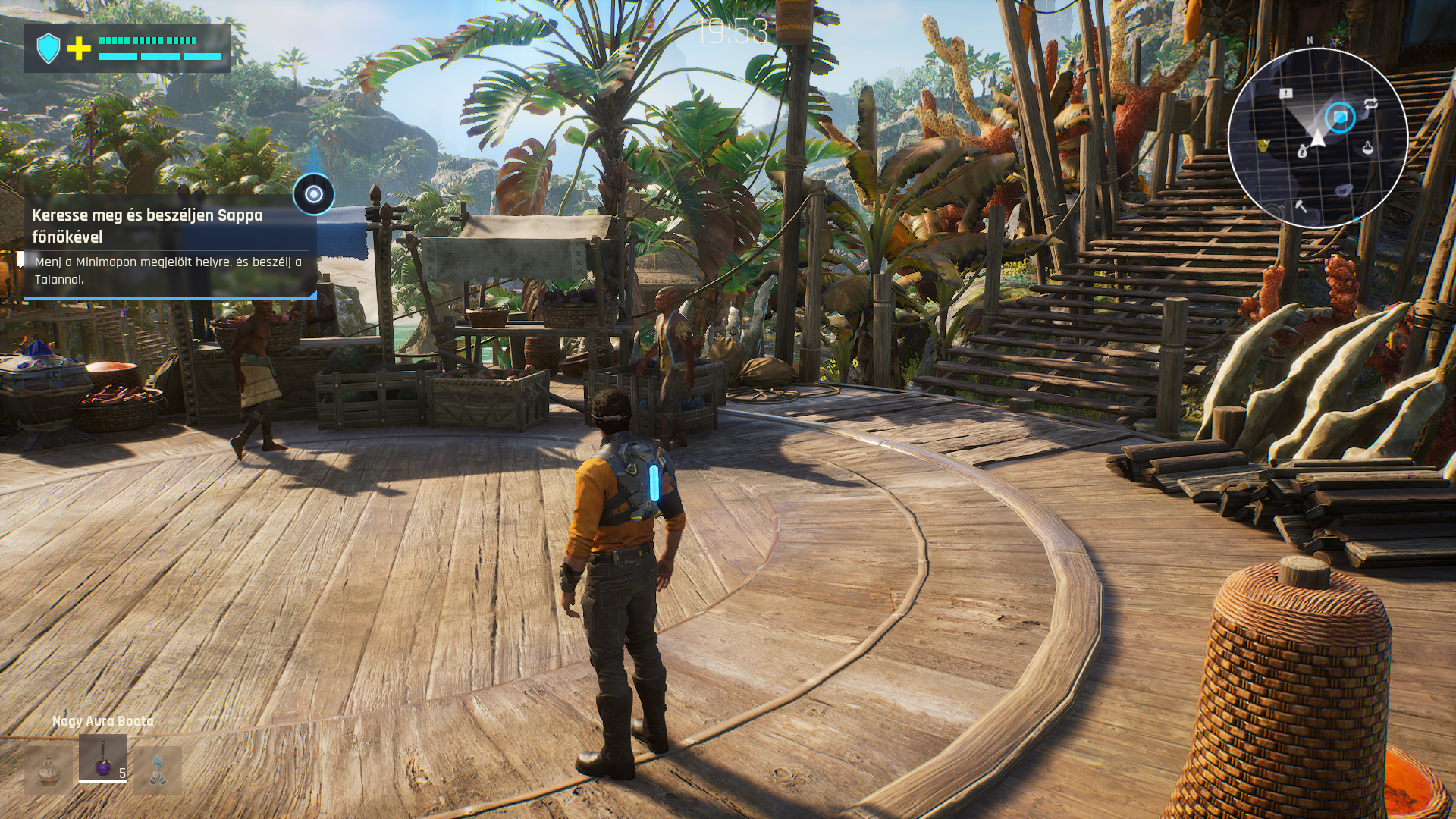Select the purple Nagy Aura Boota potion slot
1456x819 pixels.
(x=102, y=758)
